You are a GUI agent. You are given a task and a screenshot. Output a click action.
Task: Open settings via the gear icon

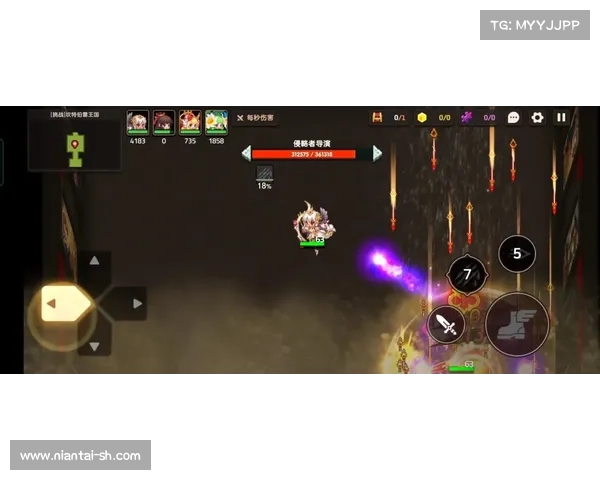(538, 117)
